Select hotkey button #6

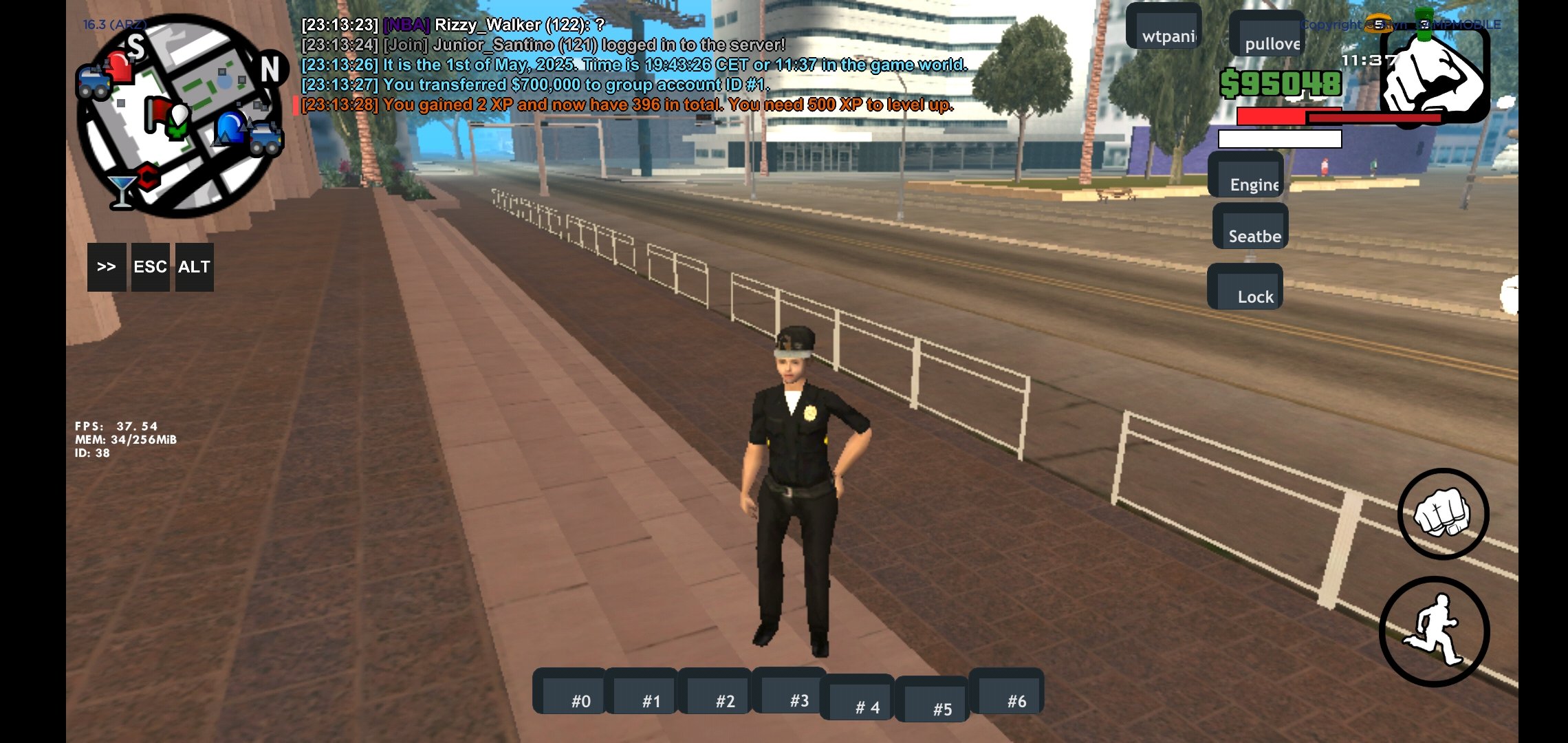[x=1007, y=692]
